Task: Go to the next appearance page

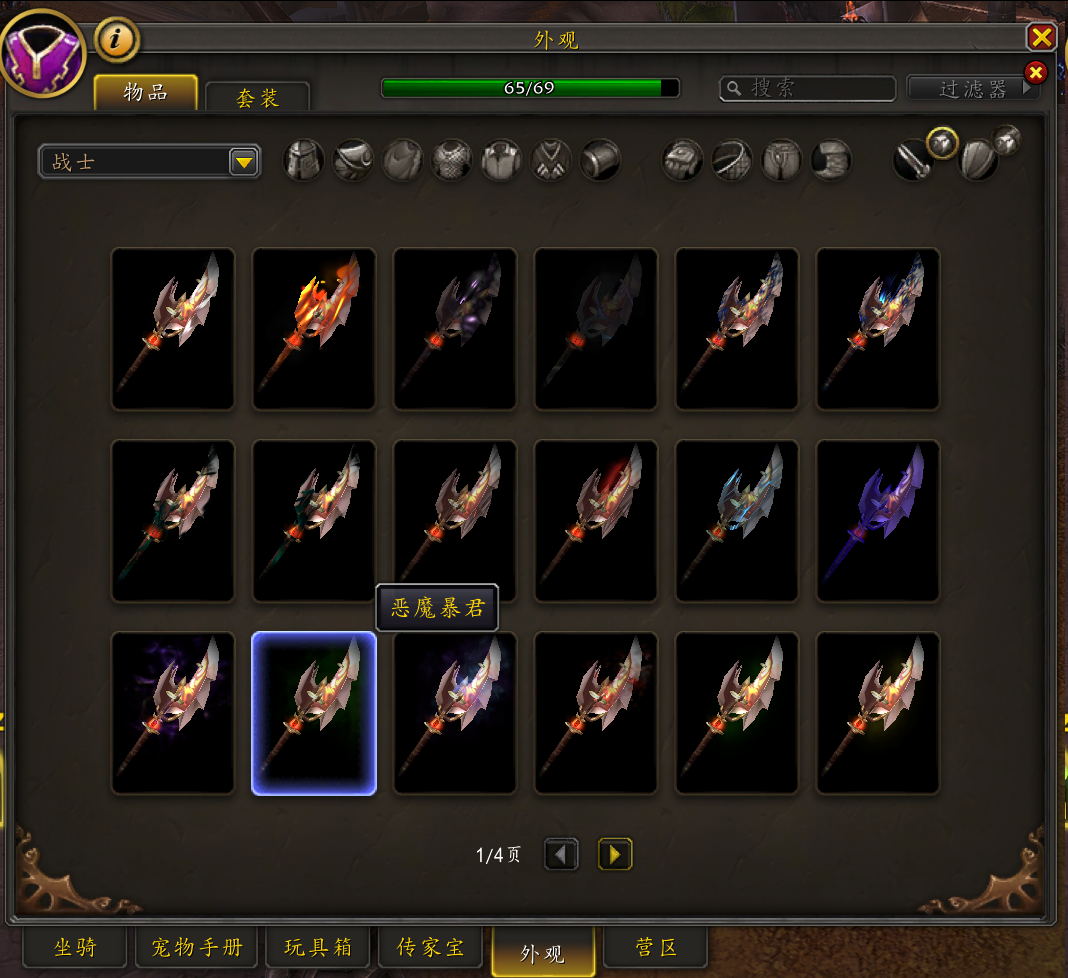Action: 615,855
